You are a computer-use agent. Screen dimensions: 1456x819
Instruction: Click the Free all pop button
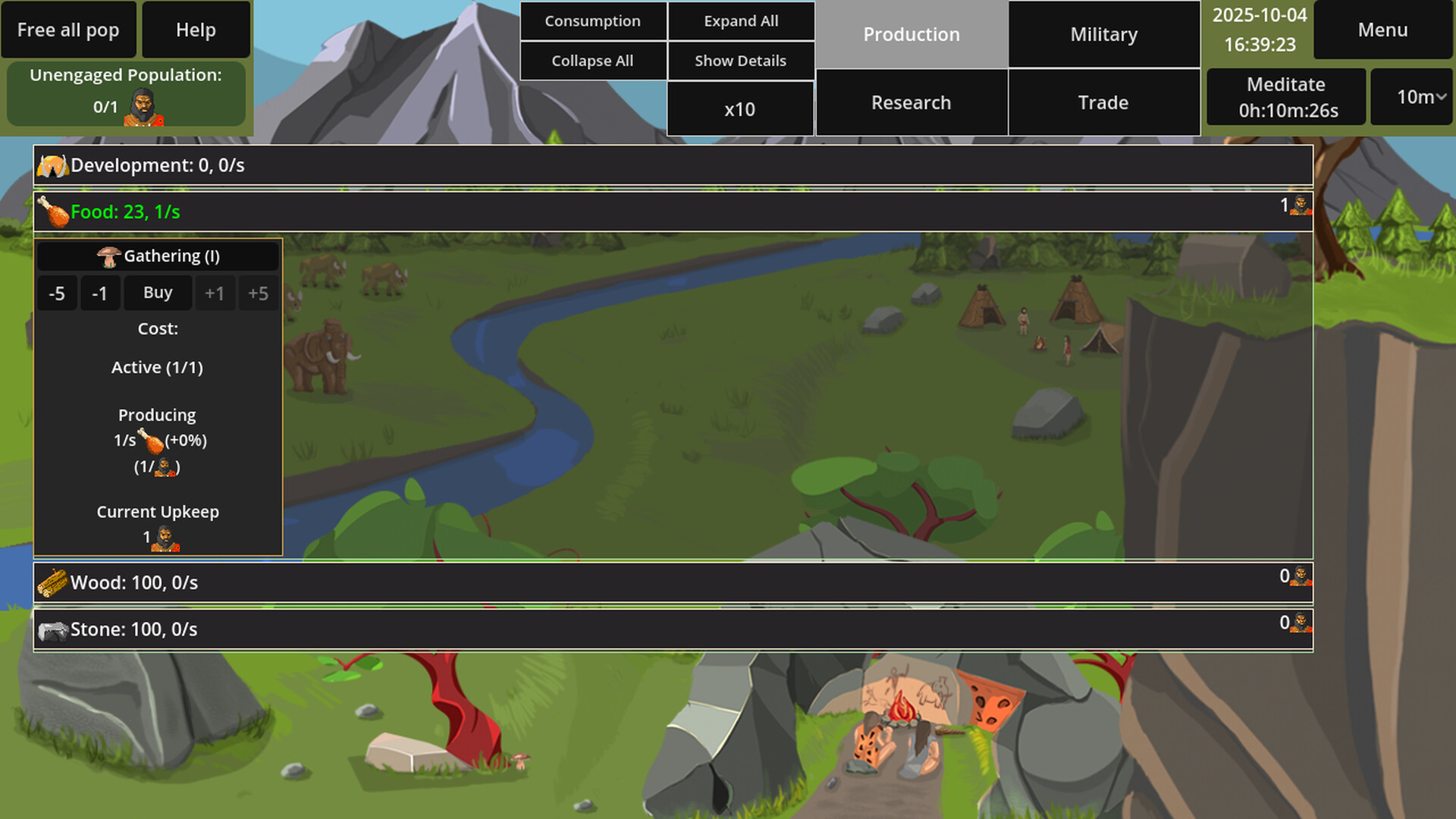pos(68,30)
